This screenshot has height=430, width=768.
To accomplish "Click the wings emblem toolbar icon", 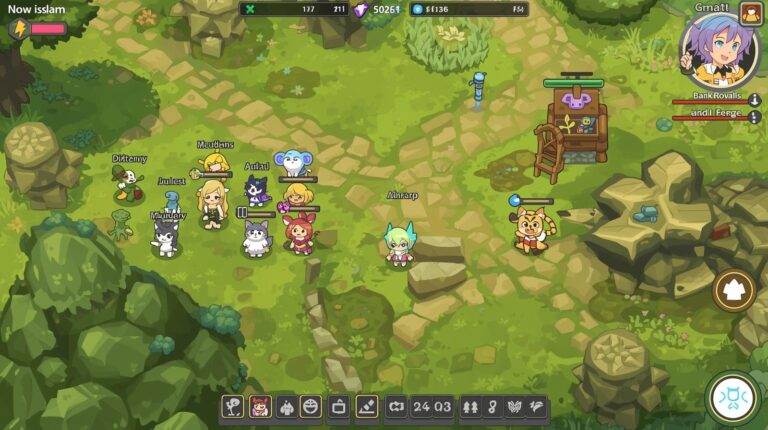I will point(515,407).
